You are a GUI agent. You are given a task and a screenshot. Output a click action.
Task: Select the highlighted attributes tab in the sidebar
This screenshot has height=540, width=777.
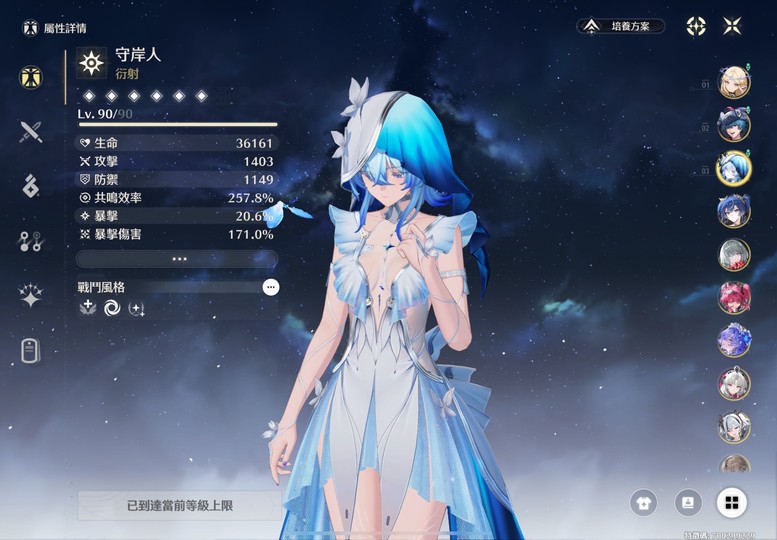pos(31,77)
